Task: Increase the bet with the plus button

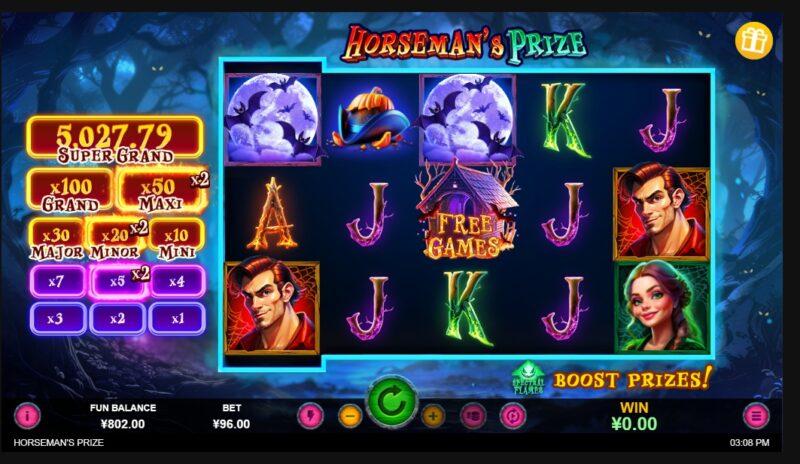Action: [433, 415]
